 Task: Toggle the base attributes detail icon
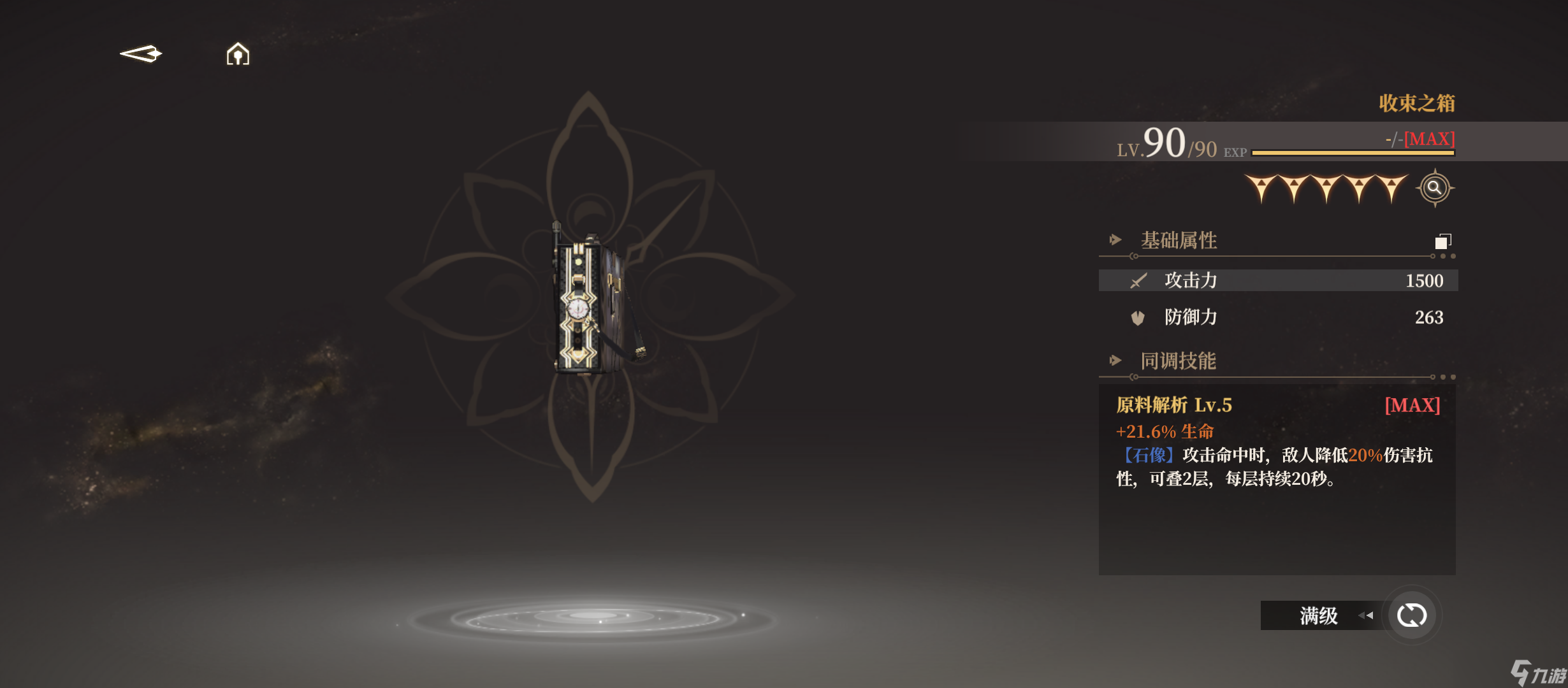[1442, 241]
